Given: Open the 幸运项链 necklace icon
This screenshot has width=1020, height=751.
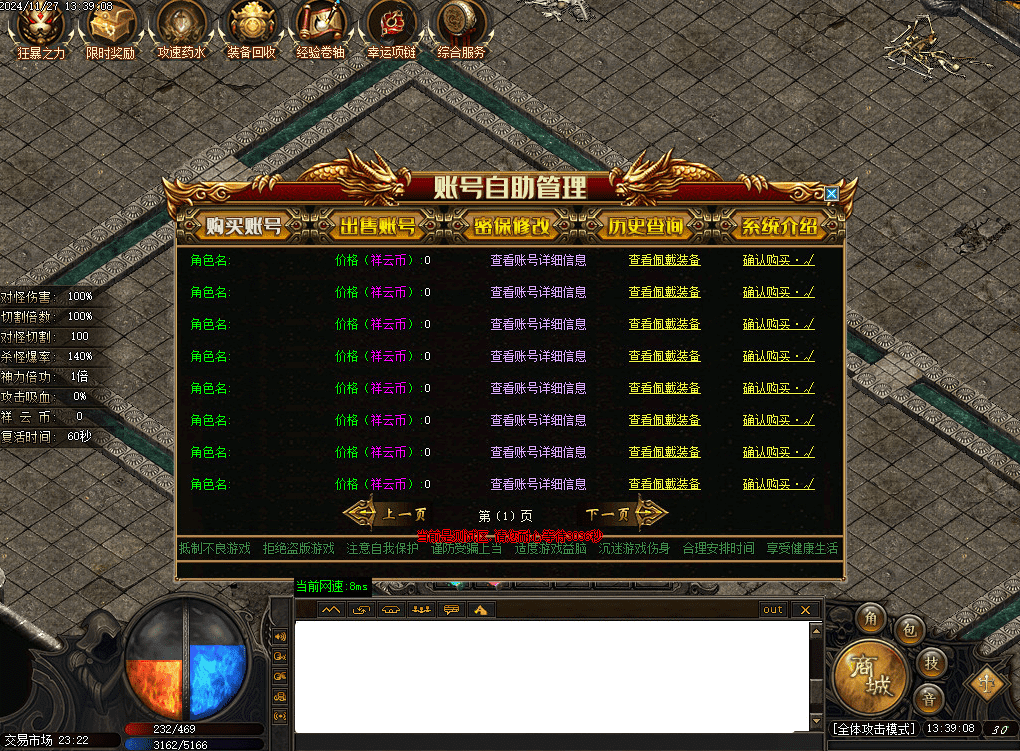Looking at the screenshot, I should [x=391, y=23].
